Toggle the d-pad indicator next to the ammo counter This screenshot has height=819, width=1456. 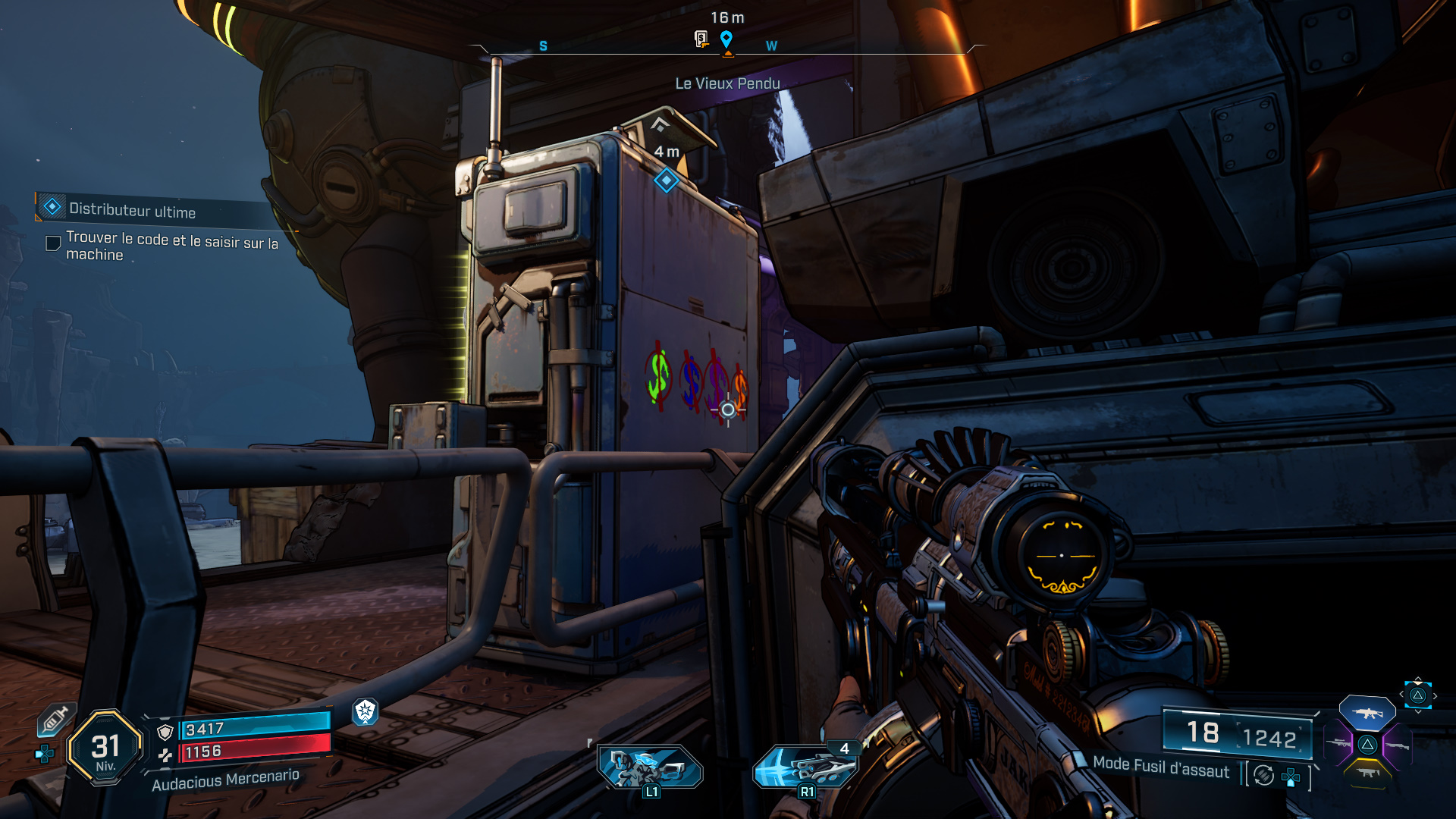tap(1291, 777)
